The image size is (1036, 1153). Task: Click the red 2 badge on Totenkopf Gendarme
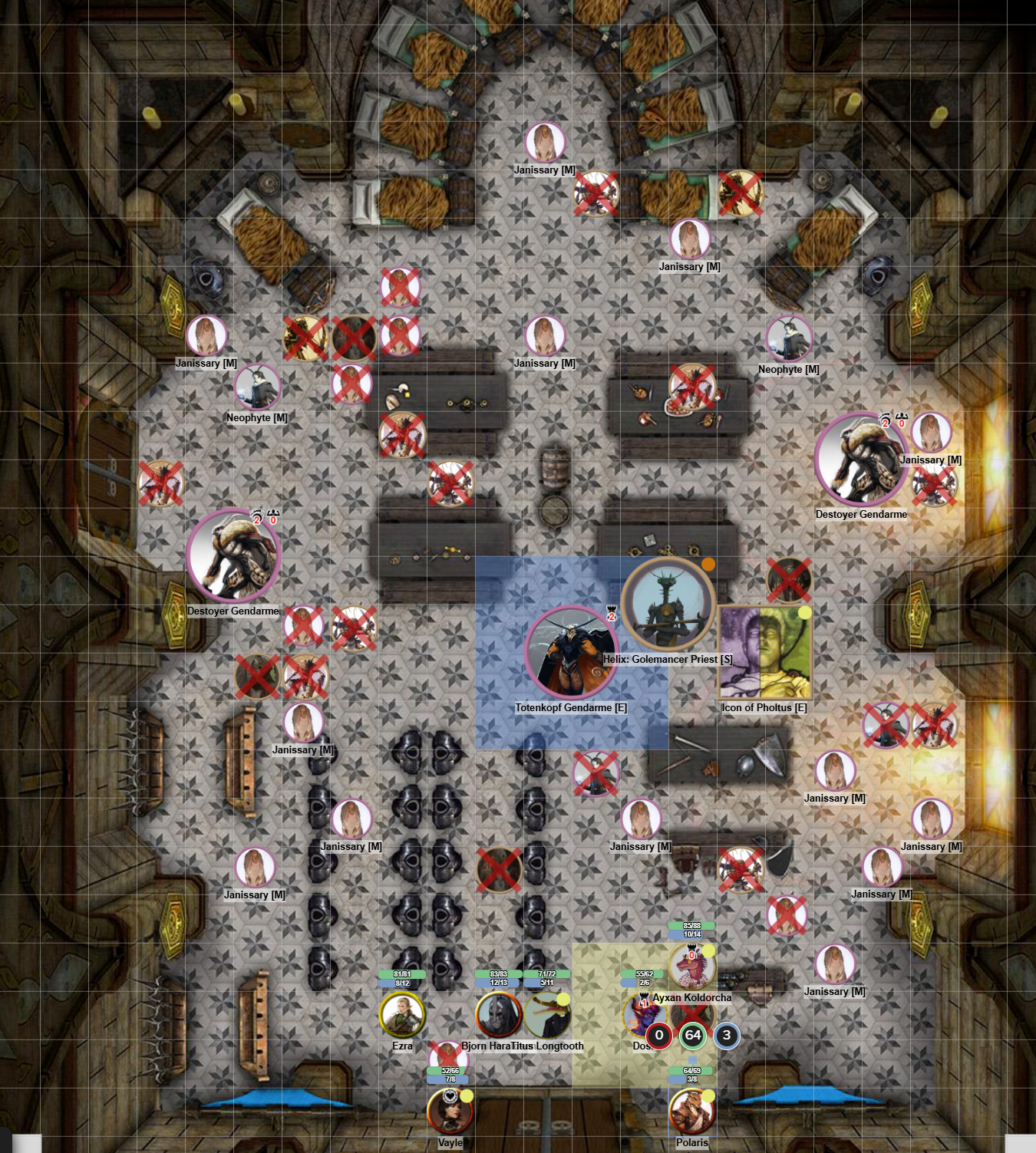pos(612,617)
